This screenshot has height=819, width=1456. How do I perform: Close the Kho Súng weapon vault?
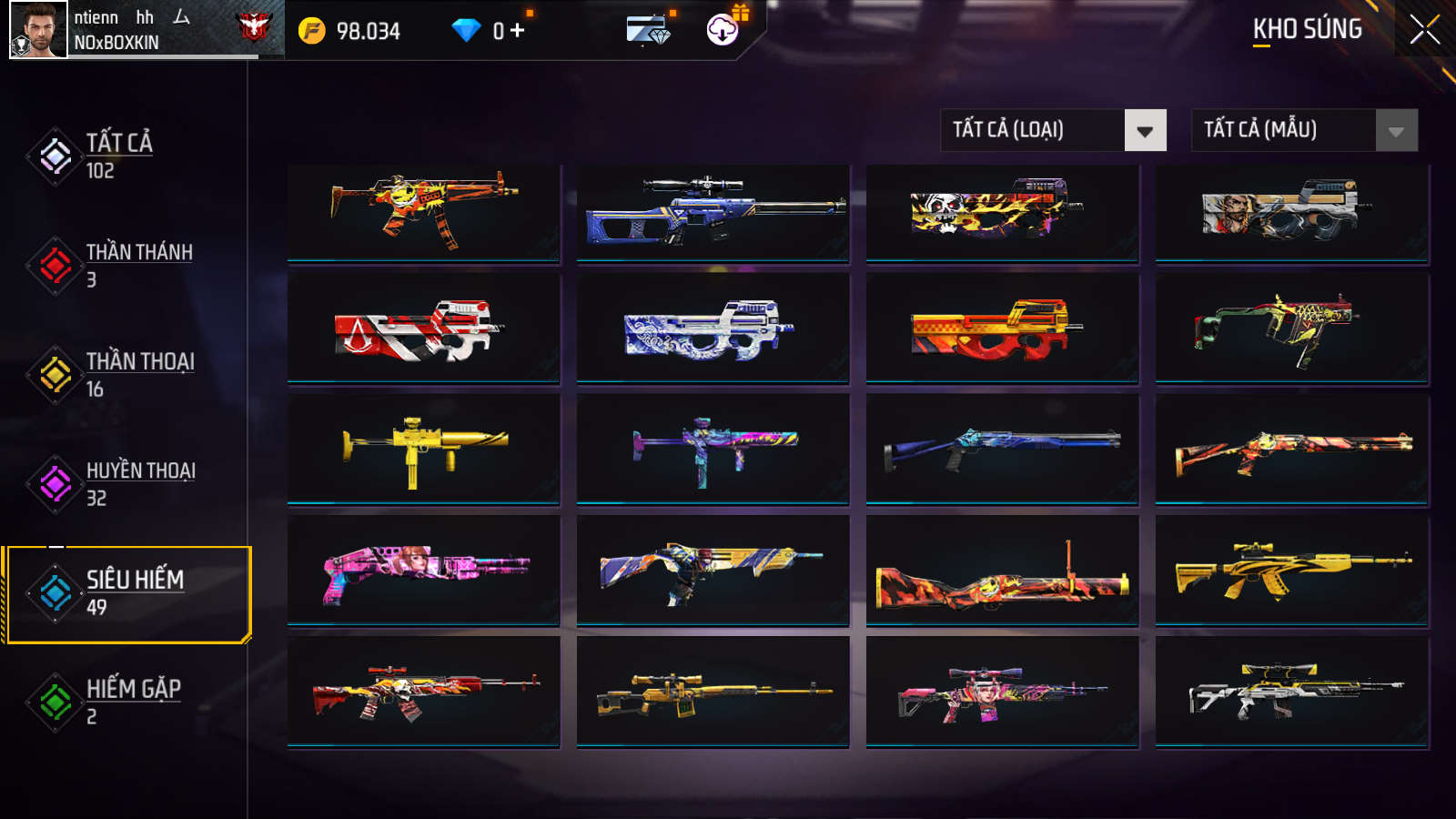point(1424,30)
